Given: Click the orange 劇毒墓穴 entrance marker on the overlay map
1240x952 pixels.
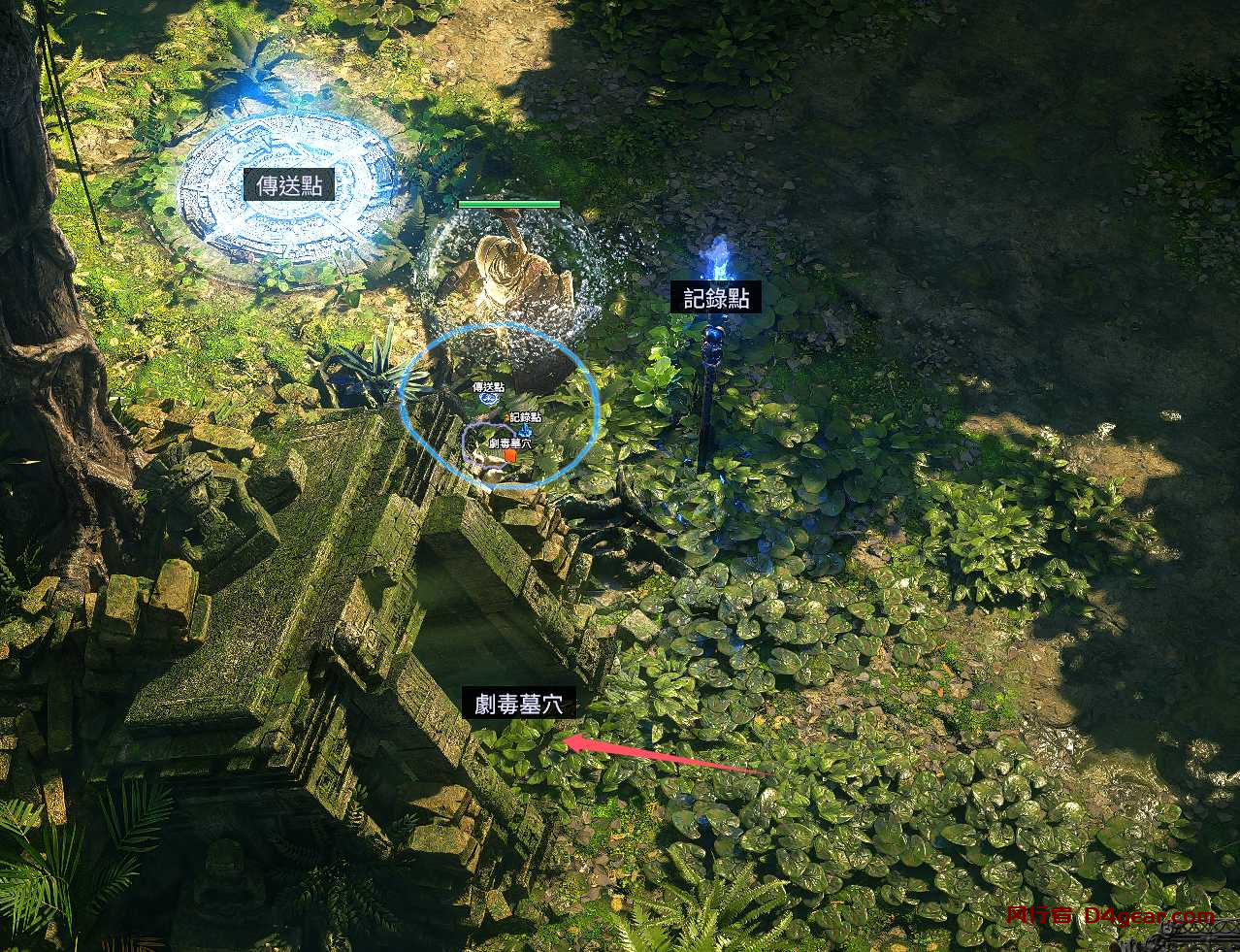Looking at the screenshot, I should (510, 456).
